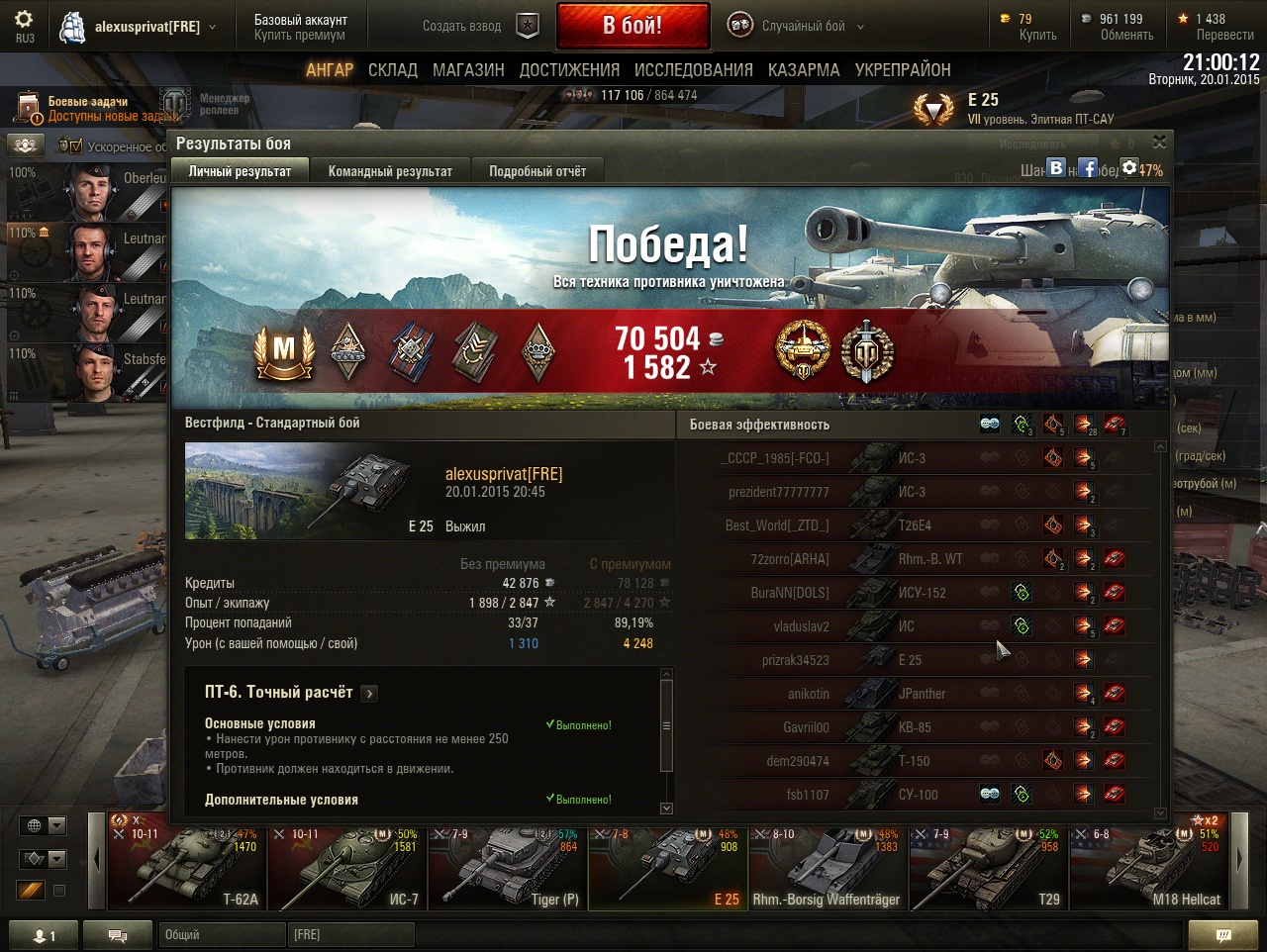Go to the МАГАЗИН section
Image resolution: width=1267 pixels, height=952 pixels.
click(x=468, y=70)
